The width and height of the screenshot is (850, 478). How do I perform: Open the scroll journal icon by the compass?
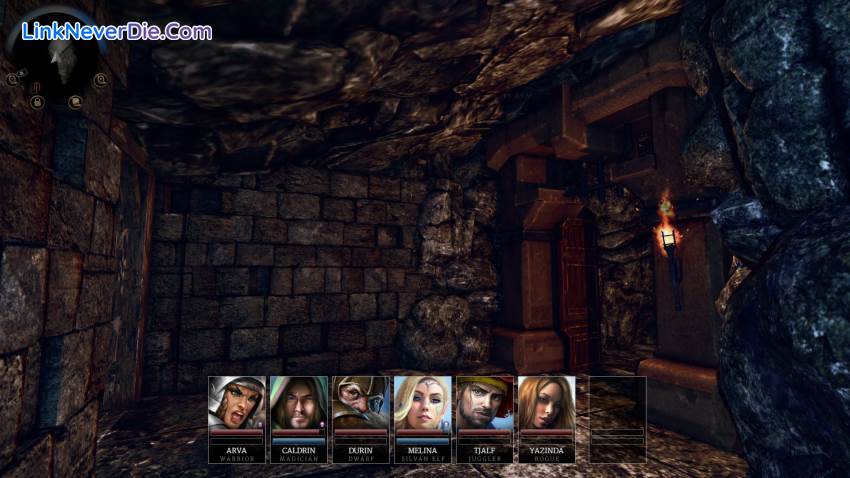point(75,102)
